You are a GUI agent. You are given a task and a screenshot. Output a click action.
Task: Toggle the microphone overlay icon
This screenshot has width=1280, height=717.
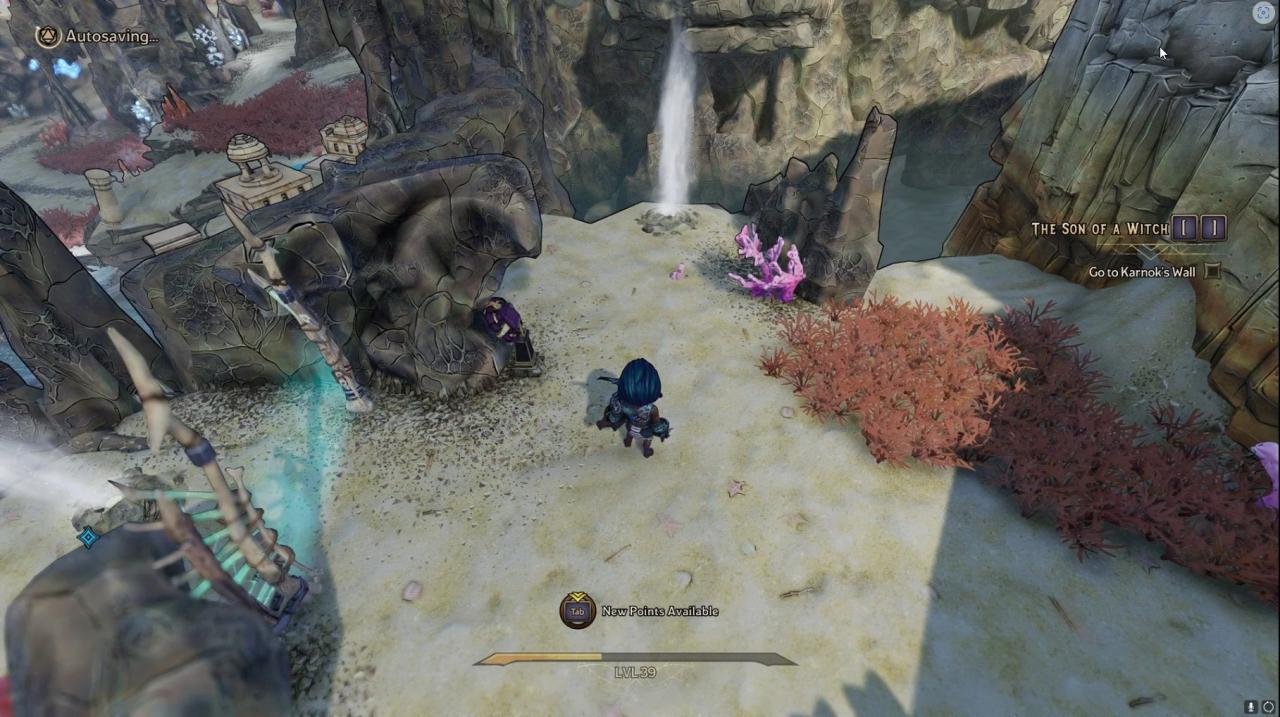tap(1252, 707)
